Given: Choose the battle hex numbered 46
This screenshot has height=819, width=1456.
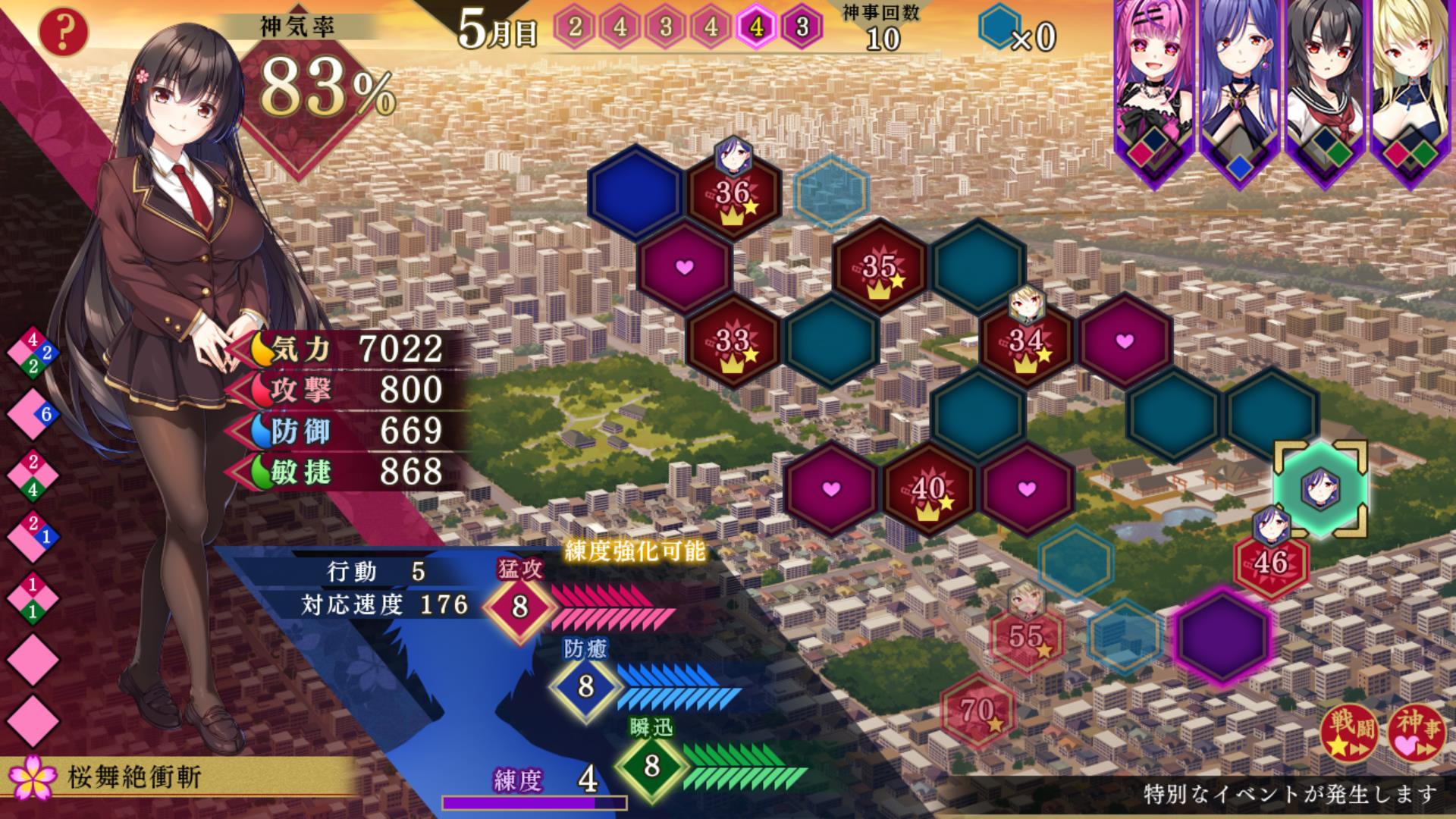Looking at the screenshot, I should 1271,563.
